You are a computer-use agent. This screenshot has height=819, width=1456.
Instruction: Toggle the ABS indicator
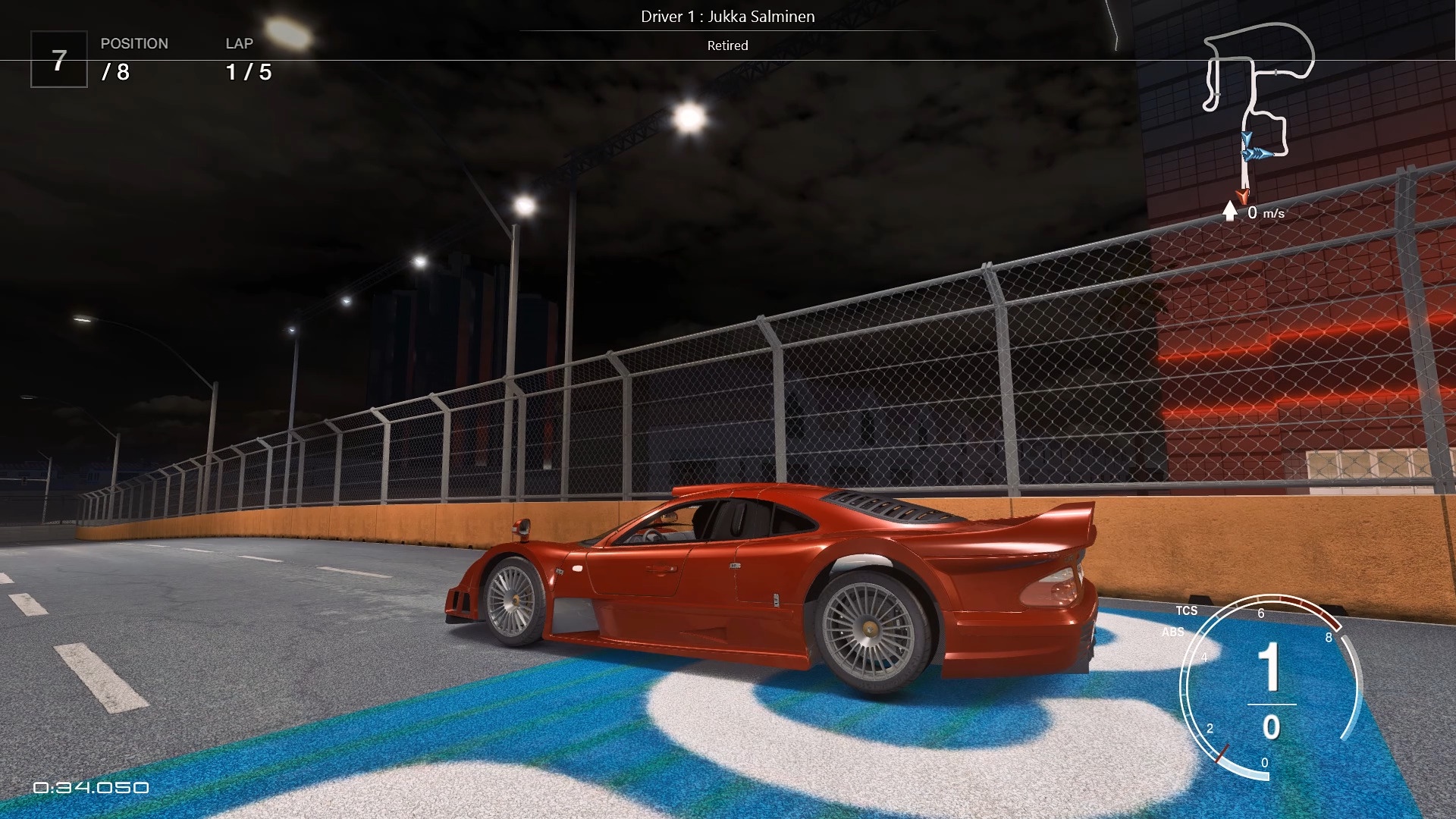[x=1172, y=632]
